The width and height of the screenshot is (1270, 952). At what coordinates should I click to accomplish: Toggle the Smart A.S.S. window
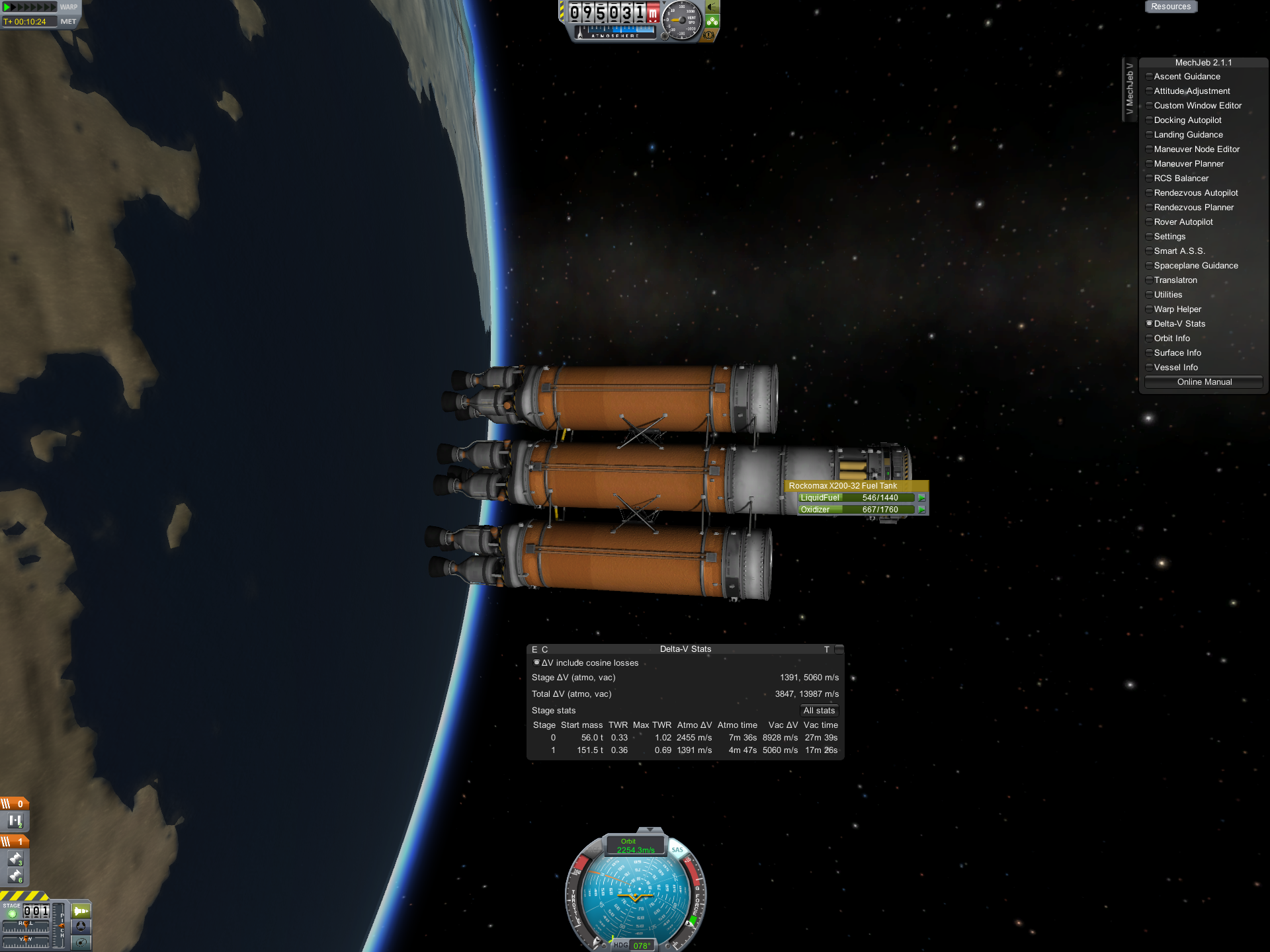(1179, 251)
